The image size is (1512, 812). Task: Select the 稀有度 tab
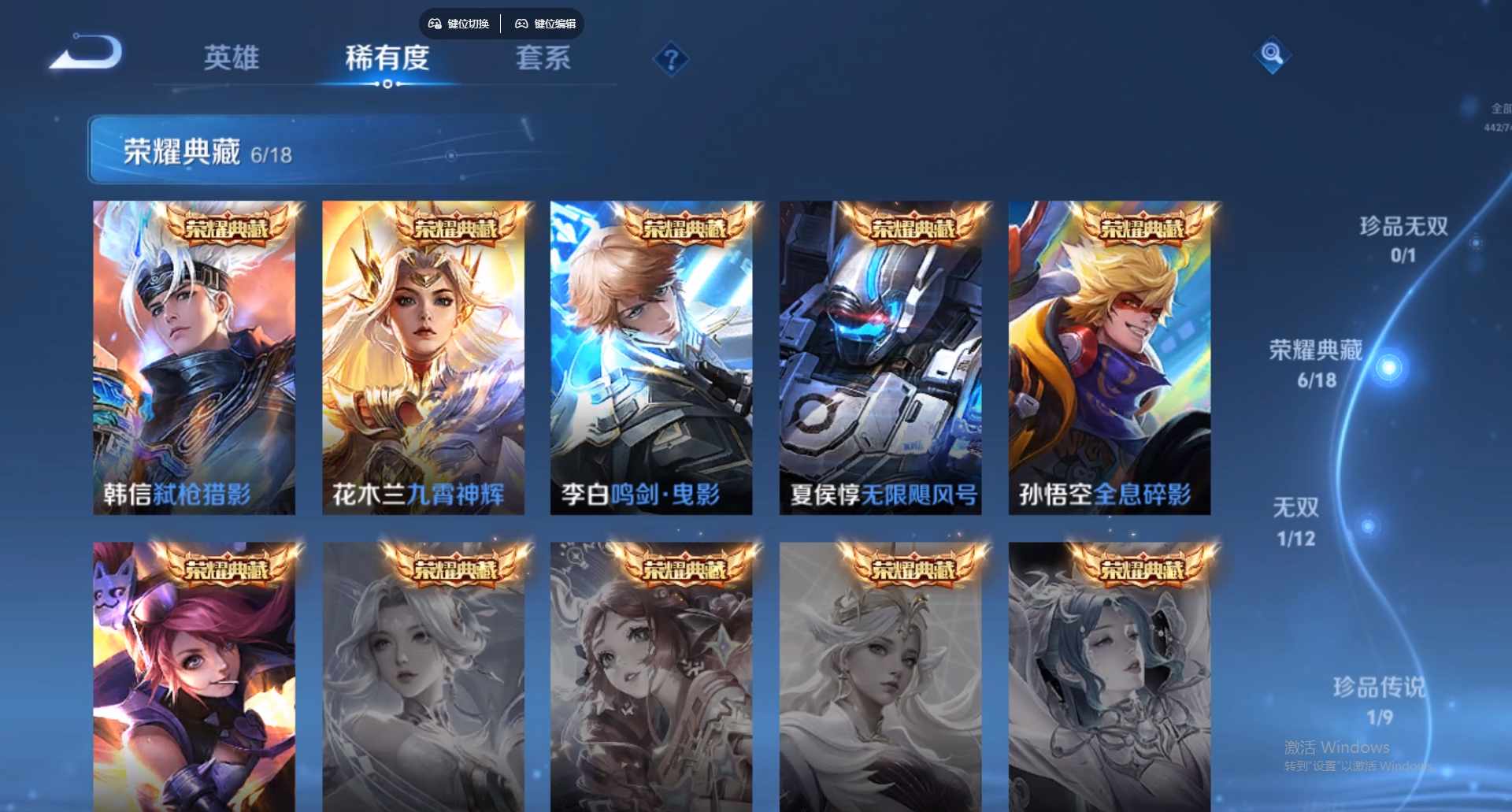point(385,59)
